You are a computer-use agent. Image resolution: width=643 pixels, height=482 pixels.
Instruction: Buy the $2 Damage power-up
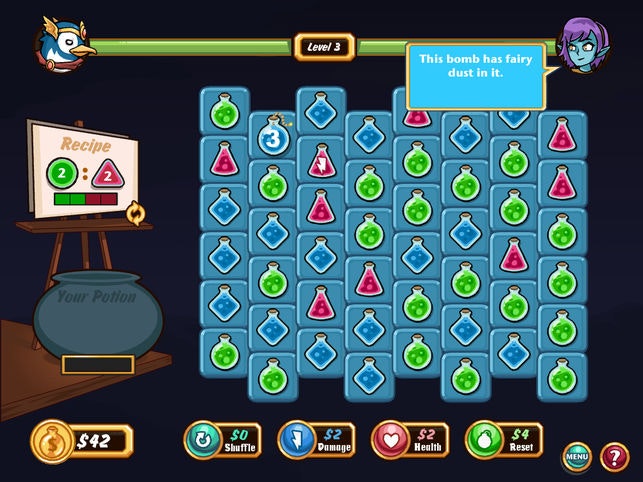316,439
